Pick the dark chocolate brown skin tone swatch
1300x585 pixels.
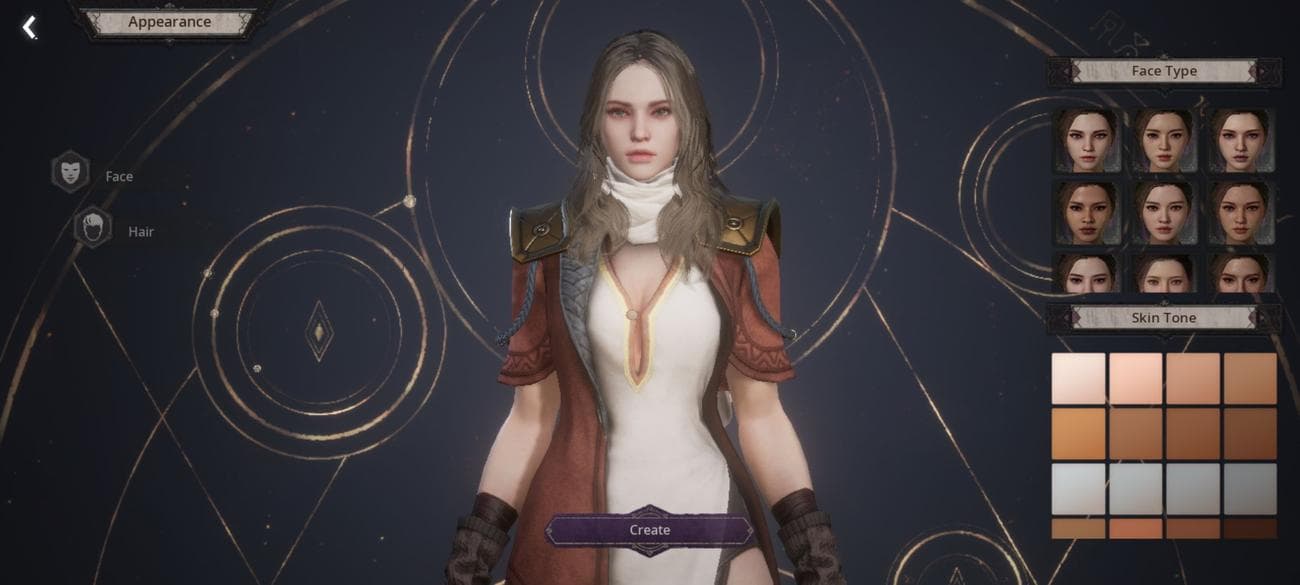point(1250,528)
